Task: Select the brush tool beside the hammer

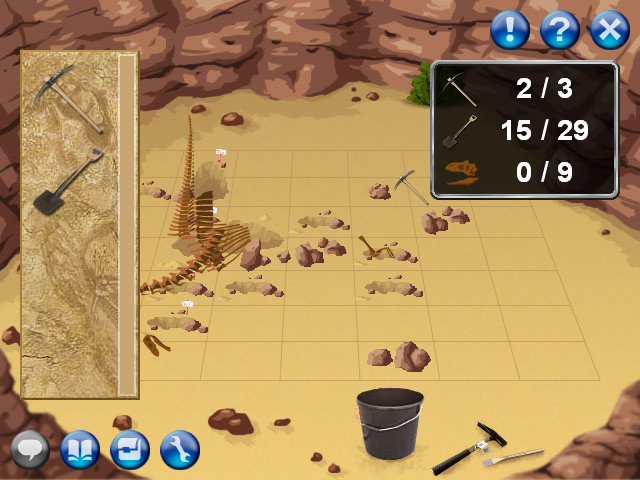Action: (x=512, y=458)
